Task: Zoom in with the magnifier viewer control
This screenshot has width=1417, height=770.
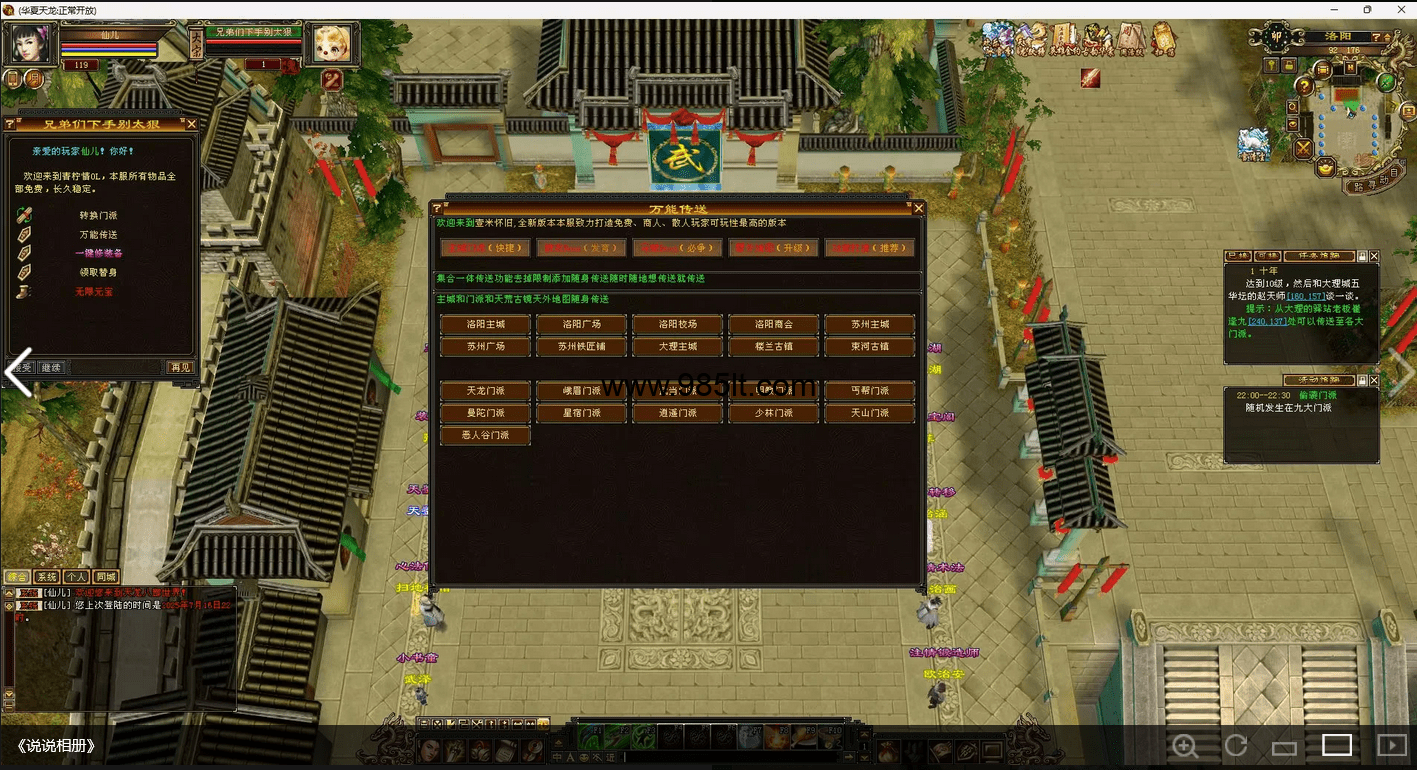Action: point(1185,746)
